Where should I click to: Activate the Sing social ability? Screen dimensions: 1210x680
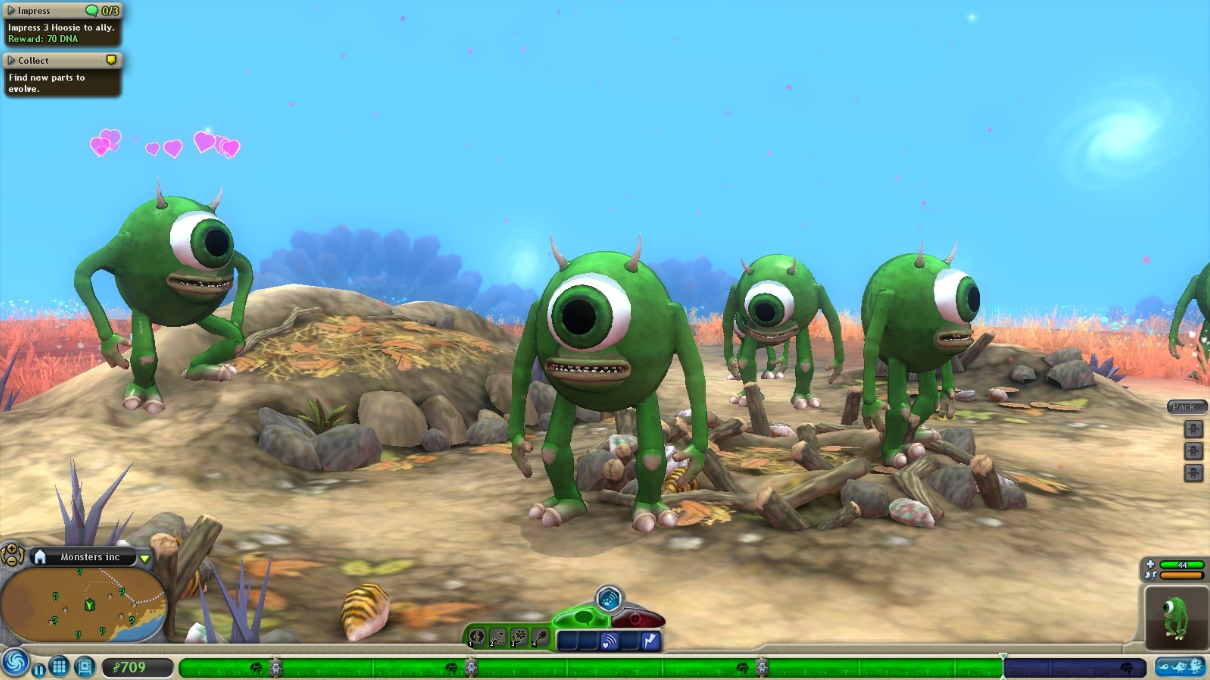pyautogui.click(x=477, y=637)
